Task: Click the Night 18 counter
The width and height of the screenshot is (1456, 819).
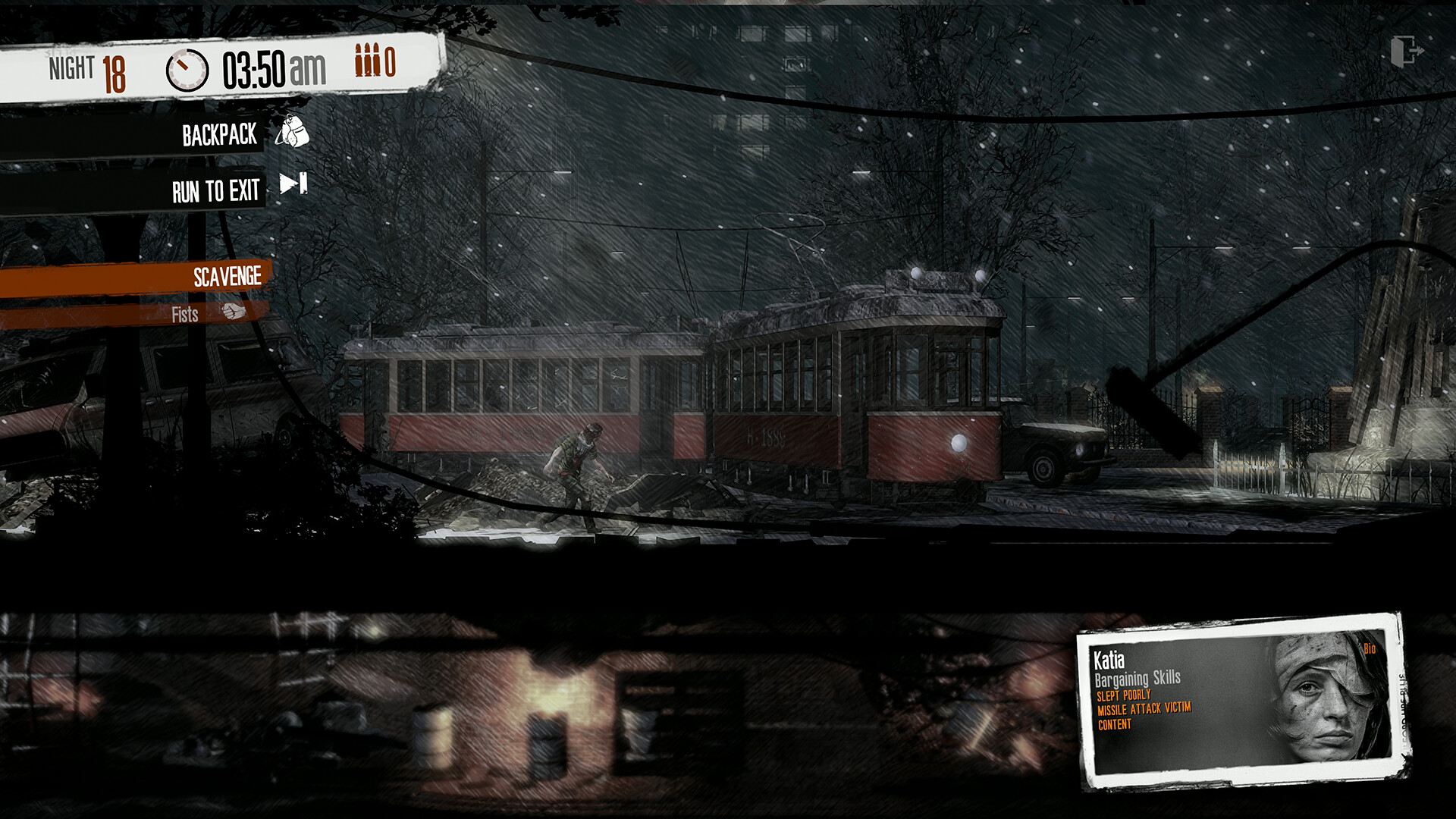Action: click(x=87, y=67)
